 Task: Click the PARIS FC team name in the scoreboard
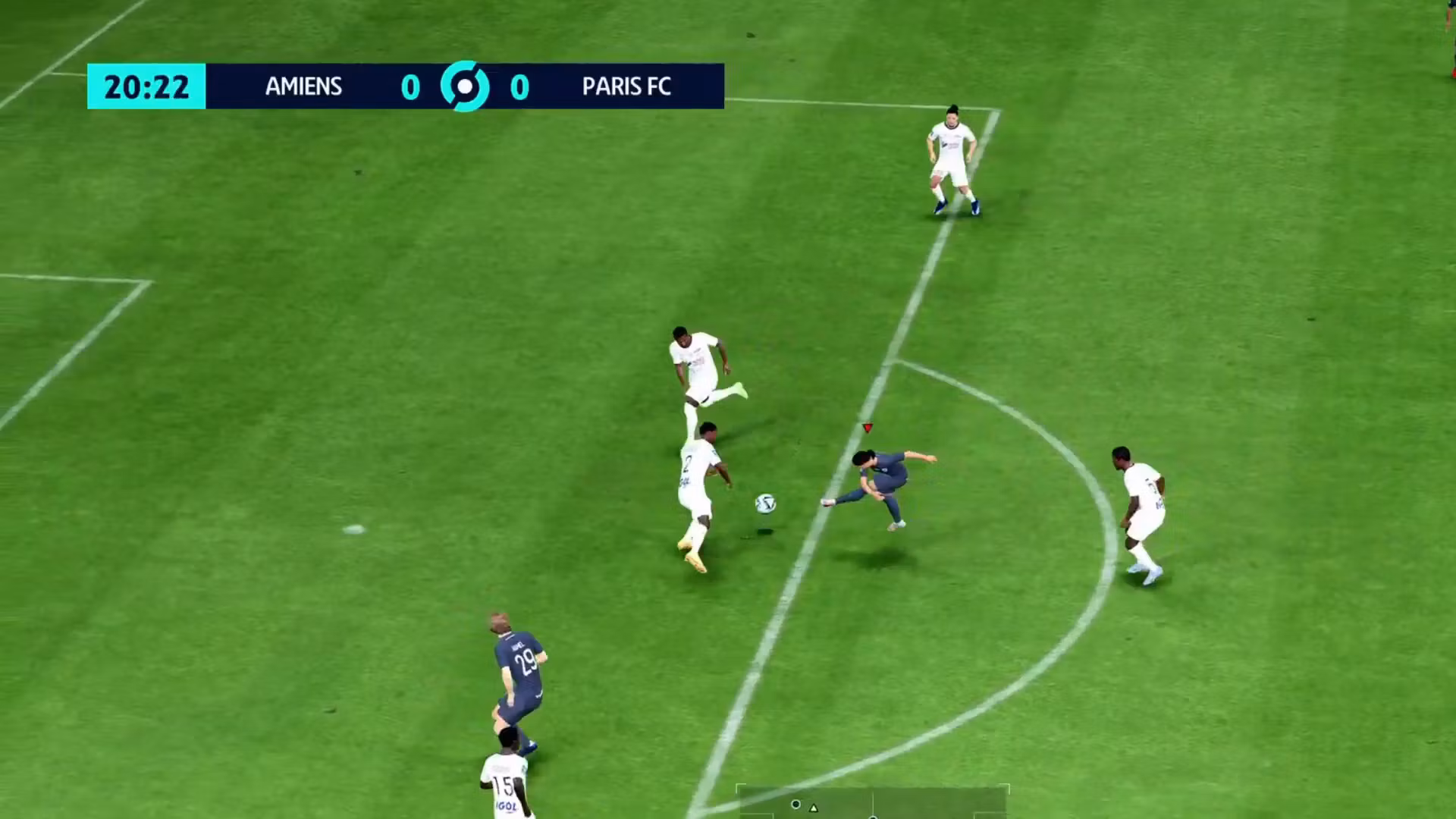click(626, 86)
